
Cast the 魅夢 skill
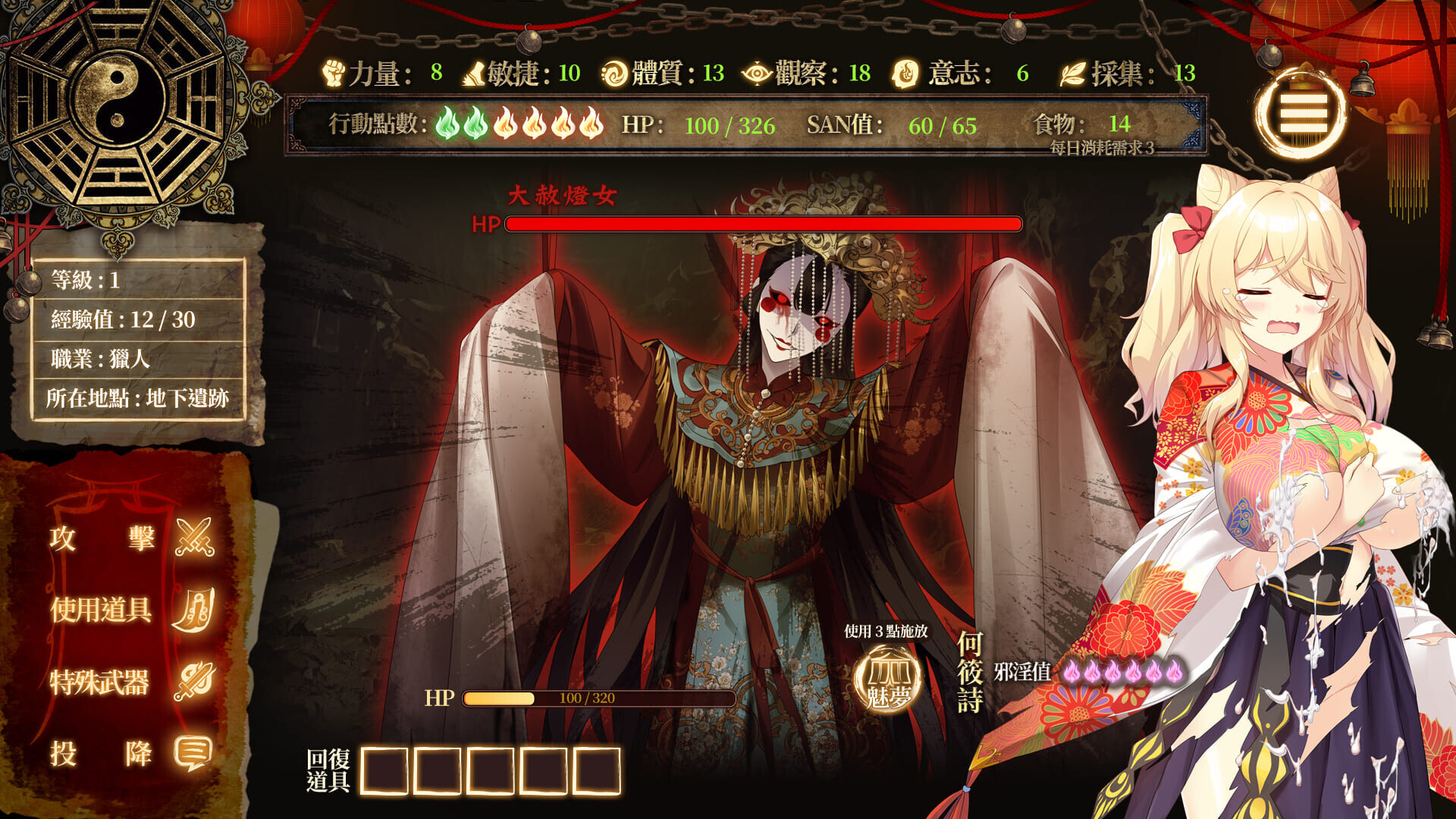(887, 679)
